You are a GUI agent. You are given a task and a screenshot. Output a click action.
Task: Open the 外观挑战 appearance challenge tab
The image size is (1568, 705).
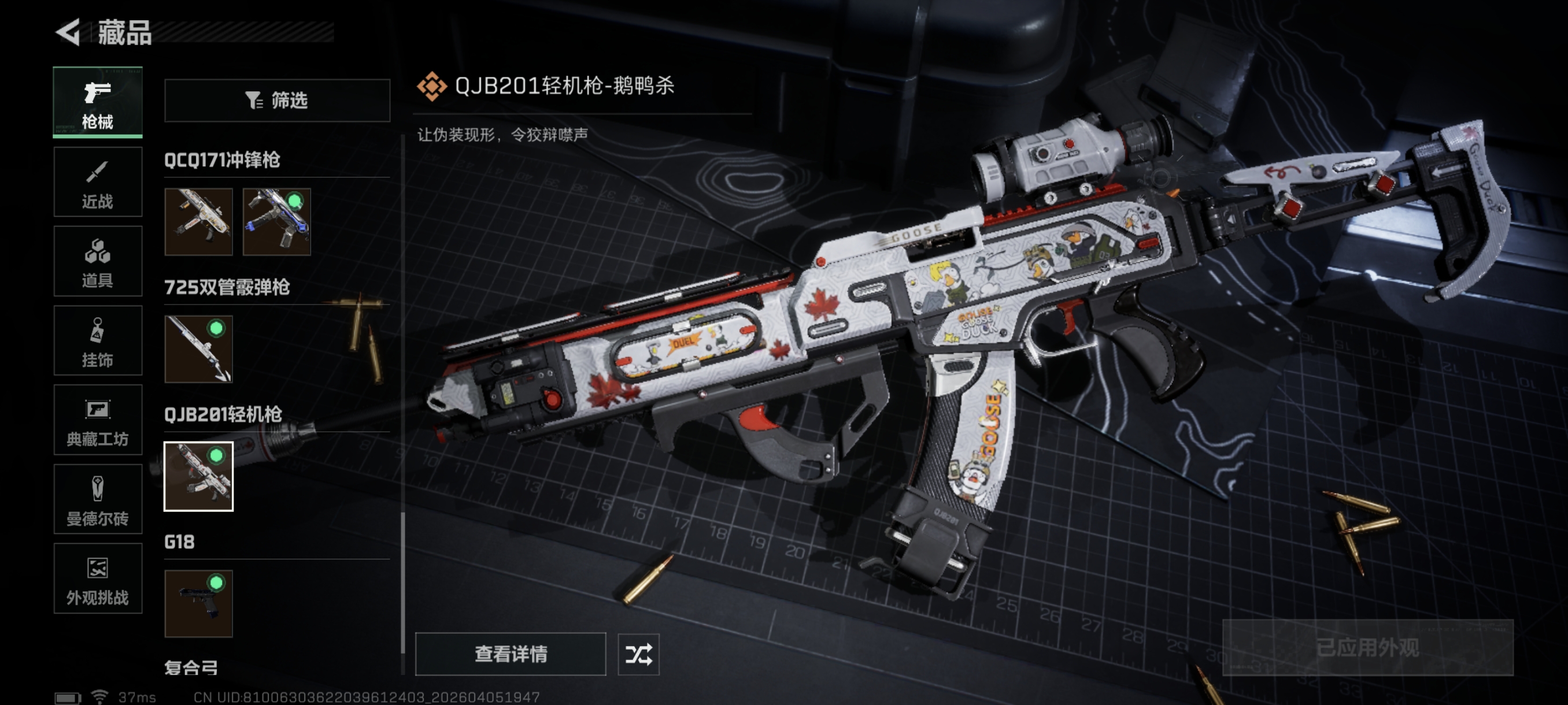[x=97, y=578]
